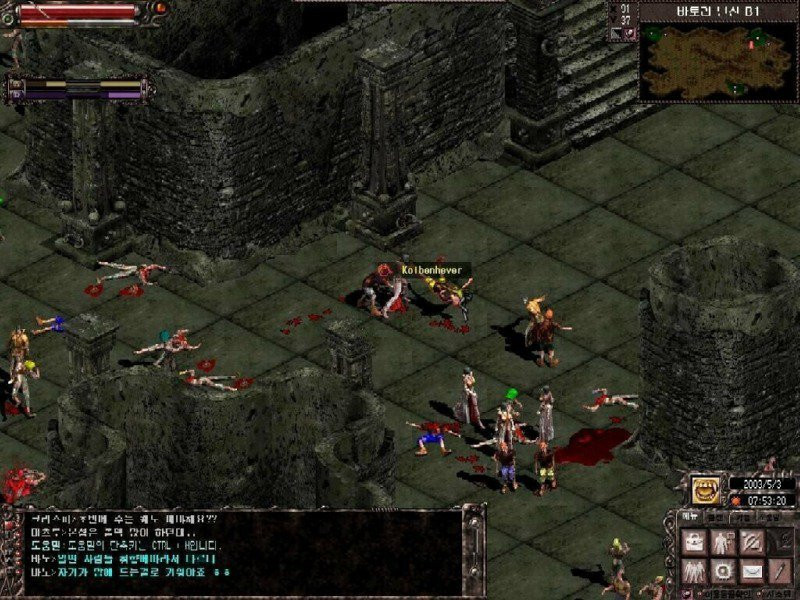Switch to the second tab of the menu panel

pyautogui.click(x=714, y=517)
